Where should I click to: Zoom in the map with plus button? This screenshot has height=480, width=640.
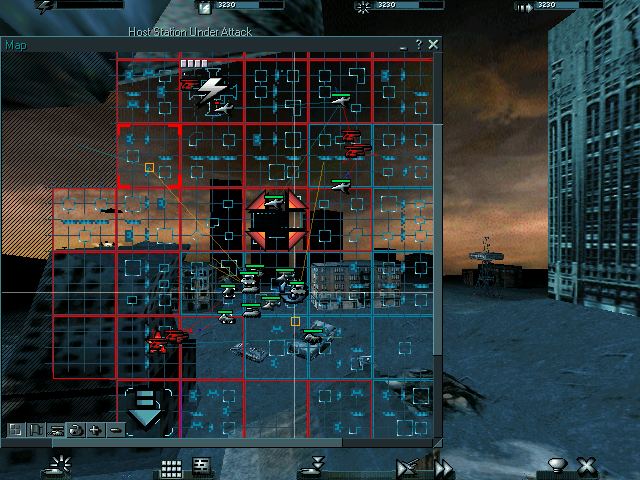(95, 429)
